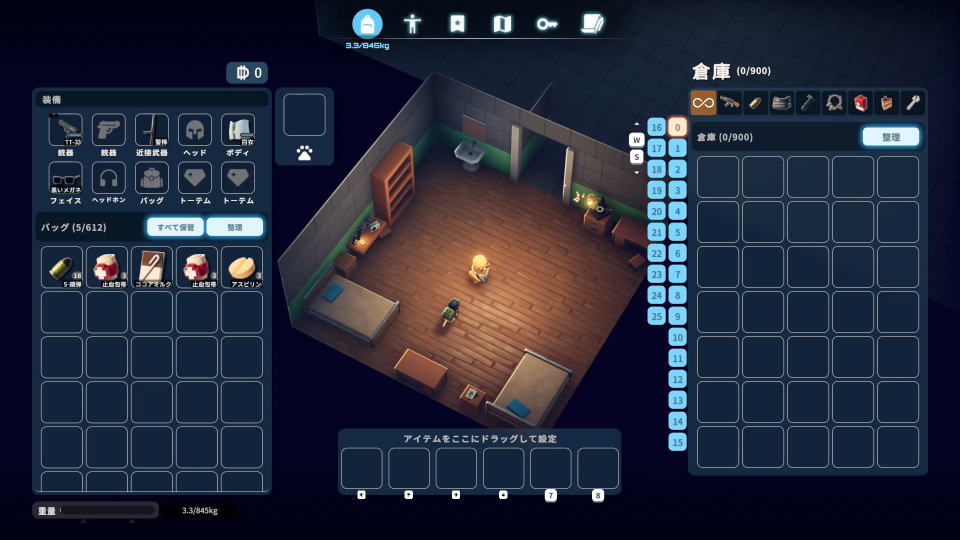
Task: Open the bookmark star tab
Action: click(457, 23)
